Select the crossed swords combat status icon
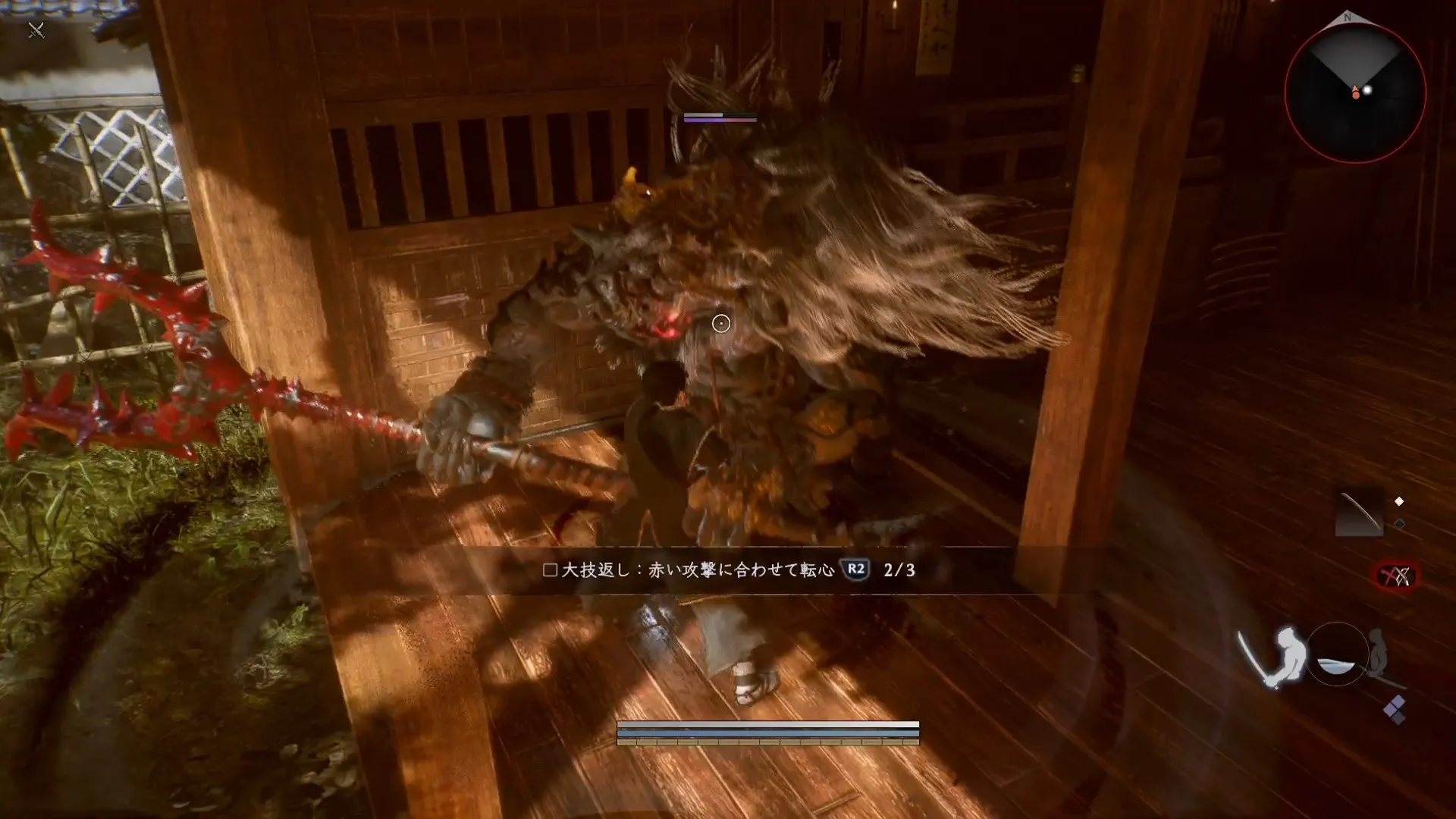 tap(36, 30)
